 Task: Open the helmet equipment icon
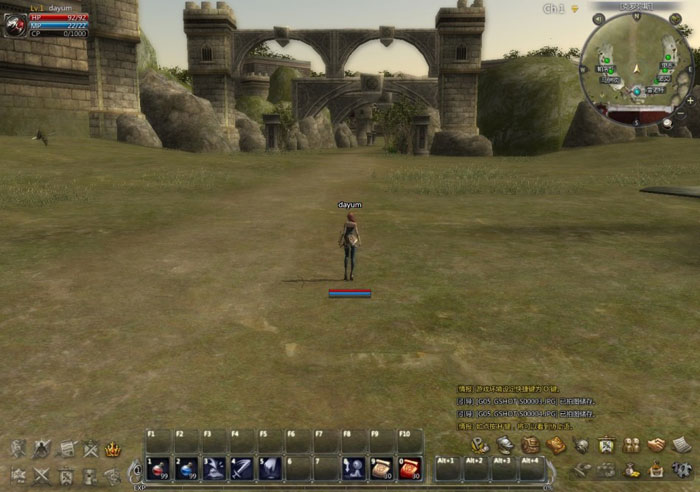pyautogui.click(x=505, y=445)
